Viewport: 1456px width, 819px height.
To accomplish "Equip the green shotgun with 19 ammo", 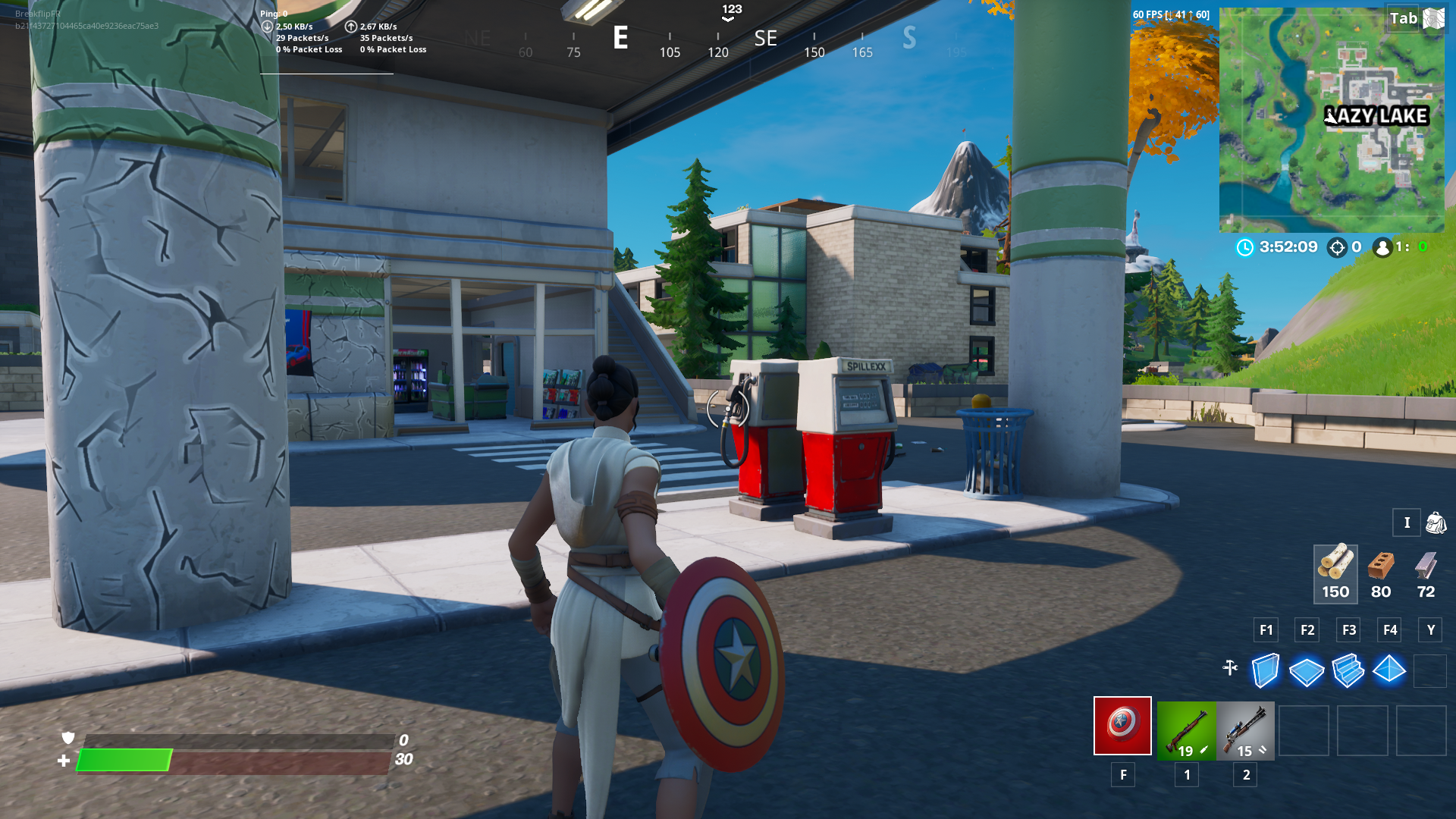I will coord(1186,730).
